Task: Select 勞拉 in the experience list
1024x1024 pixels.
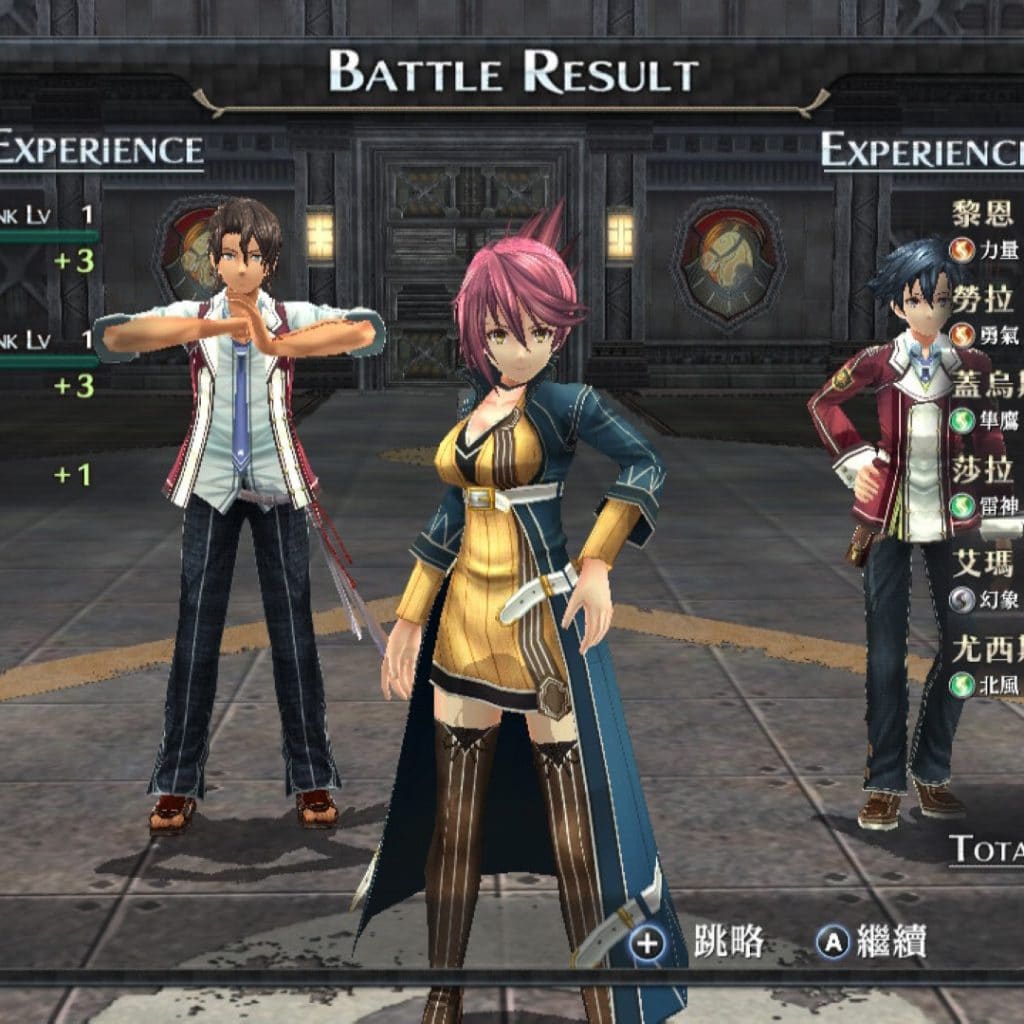Action: [x=983, y=298]
